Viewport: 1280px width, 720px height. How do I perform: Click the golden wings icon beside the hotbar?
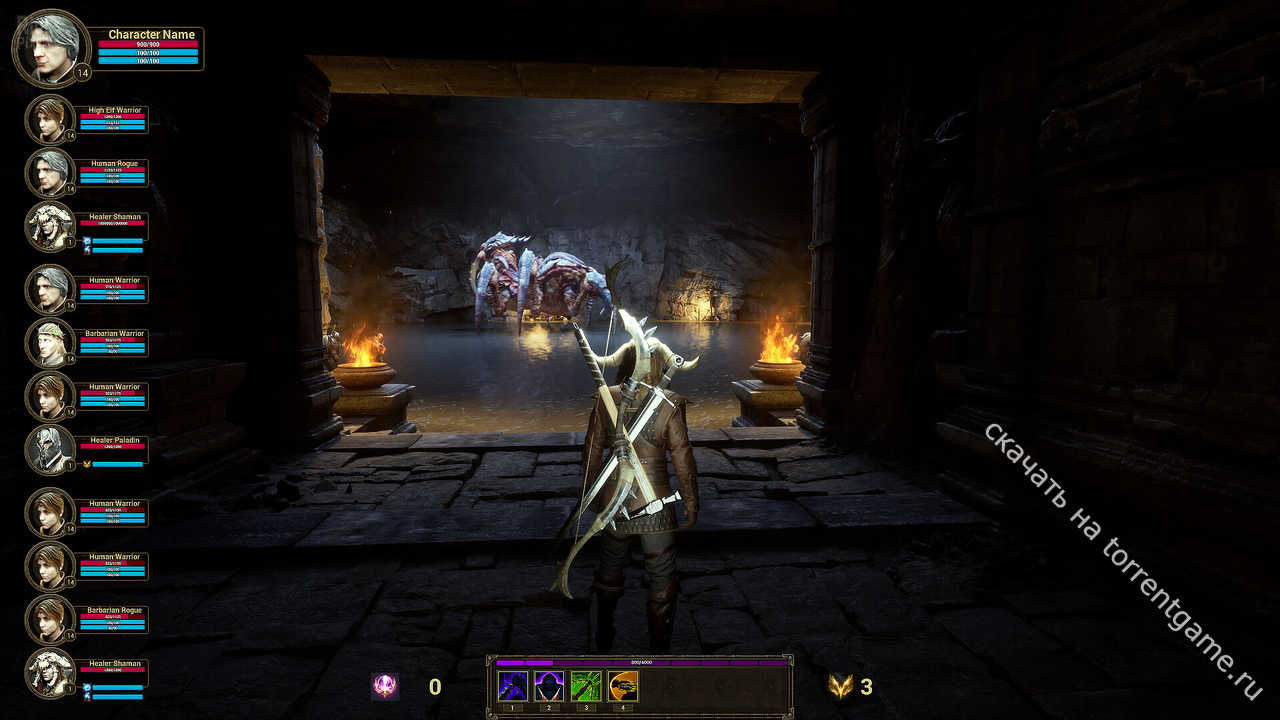coord(840,686)
